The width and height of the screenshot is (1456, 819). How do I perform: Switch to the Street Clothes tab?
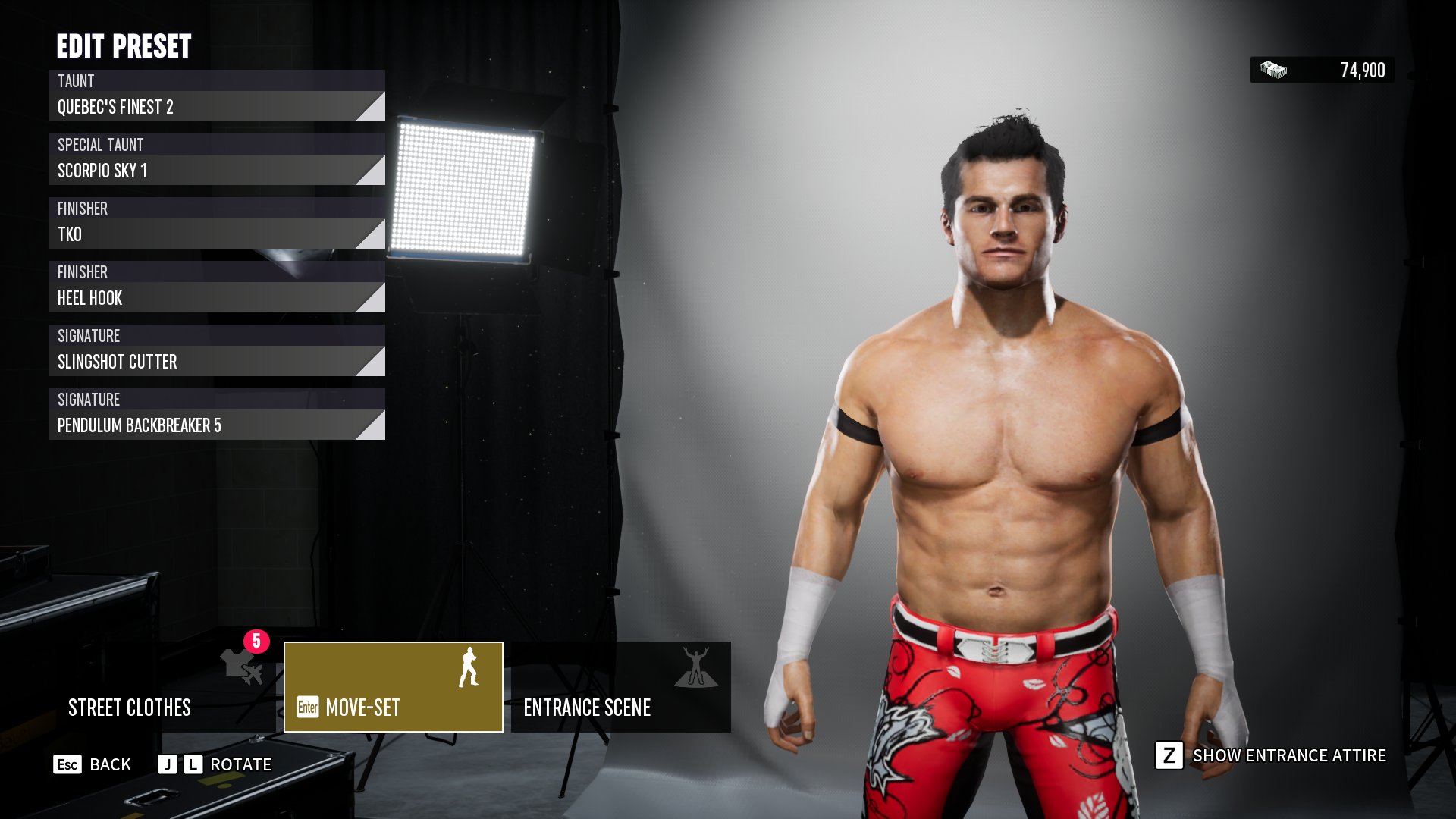(x=130, y=708)
